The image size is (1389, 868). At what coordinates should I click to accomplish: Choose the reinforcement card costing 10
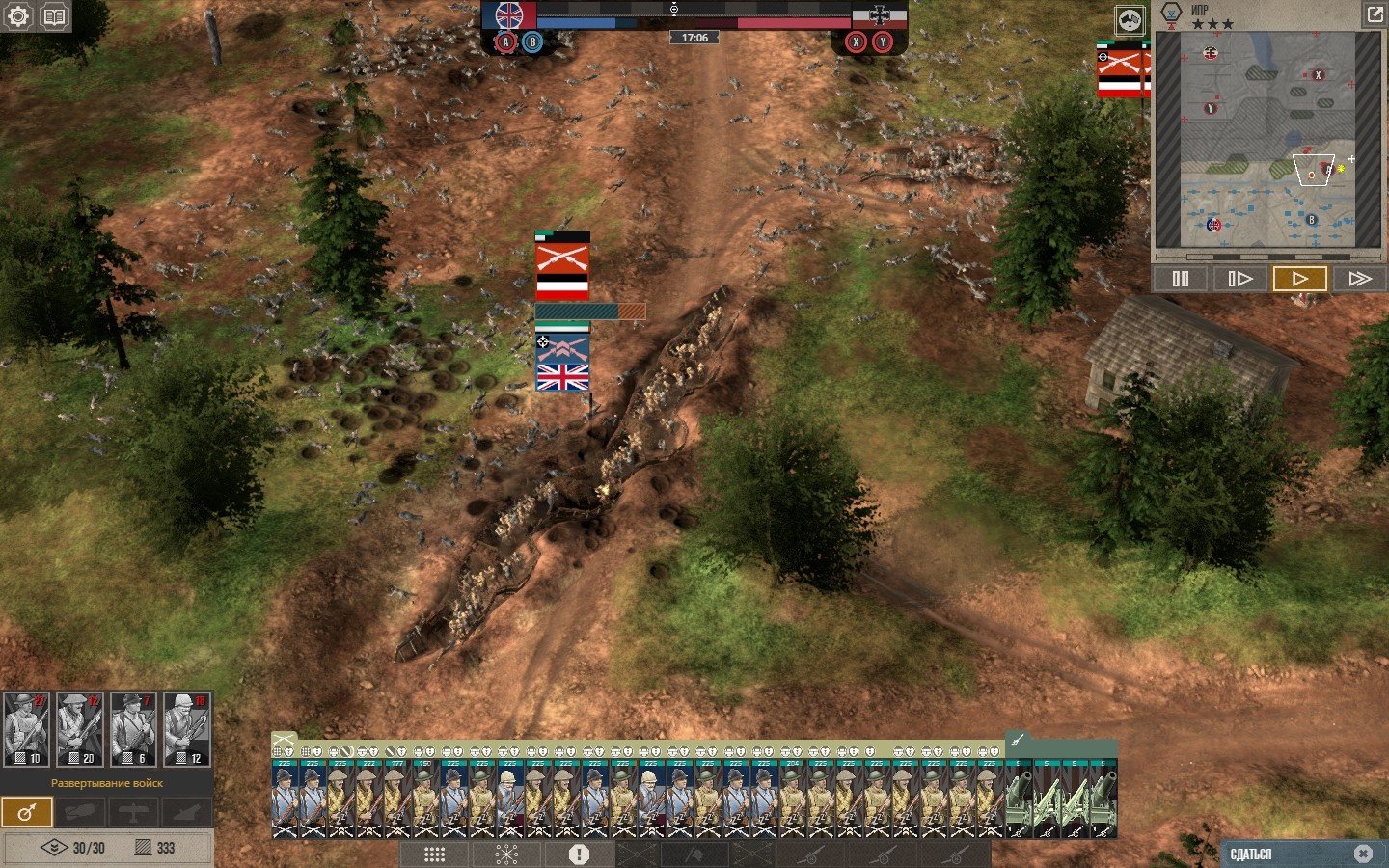(x=26, y=729)
